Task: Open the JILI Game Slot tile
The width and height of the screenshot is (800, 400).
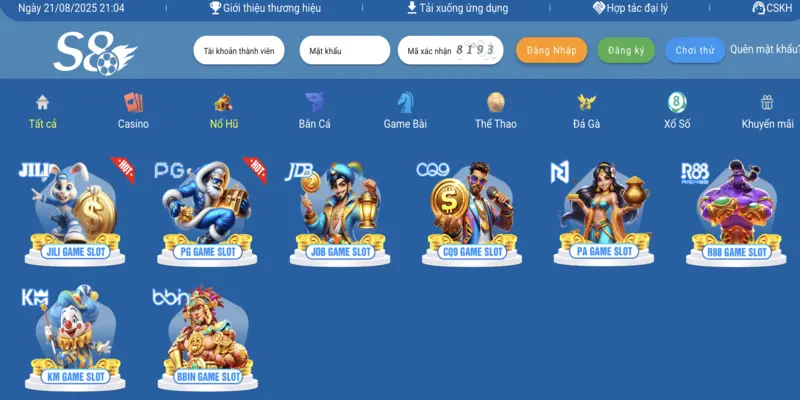Action: pos(76,212)
